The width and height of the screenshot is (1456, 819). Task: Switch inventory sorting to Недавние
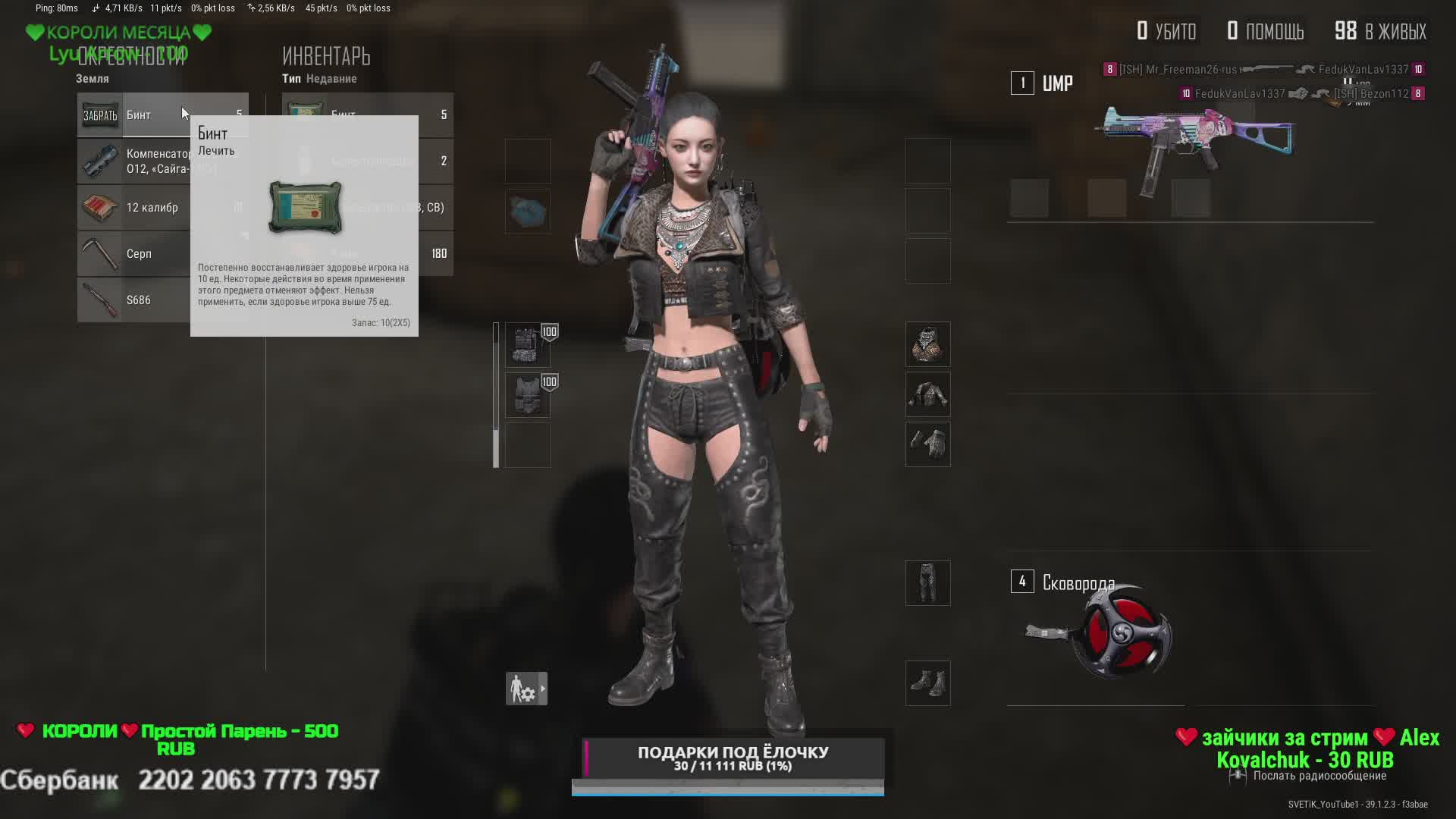pyautogui.click(x=331, y=79)
